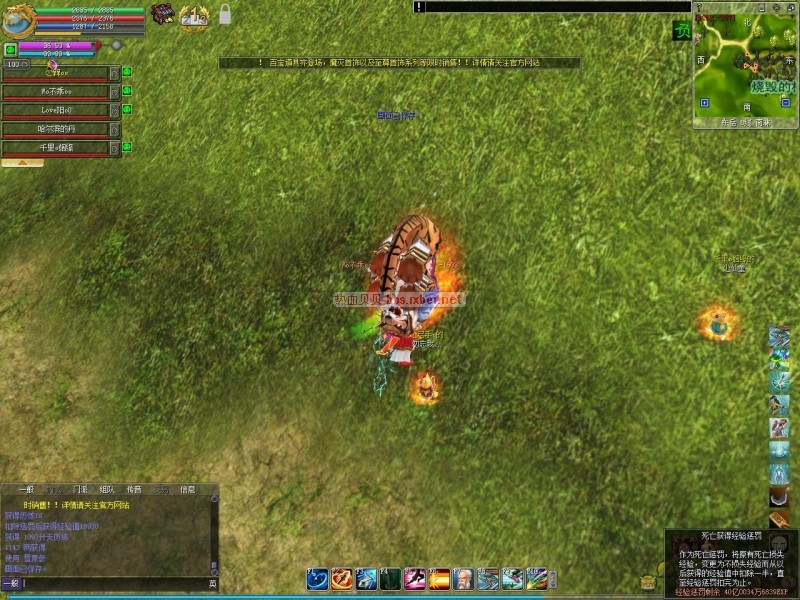This screenshot has width=800, height=600.
Task: Switch to the 组队 chat tab
Action: click(108, 490)
